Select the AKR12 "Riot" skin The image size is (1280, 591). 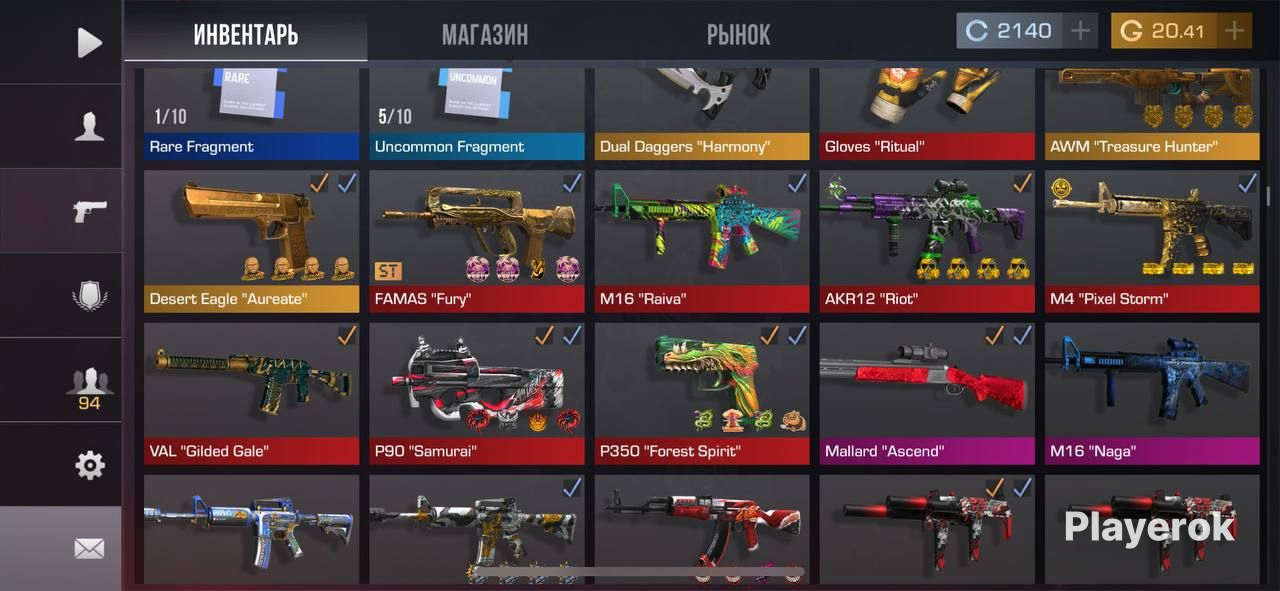click(927, 241)
